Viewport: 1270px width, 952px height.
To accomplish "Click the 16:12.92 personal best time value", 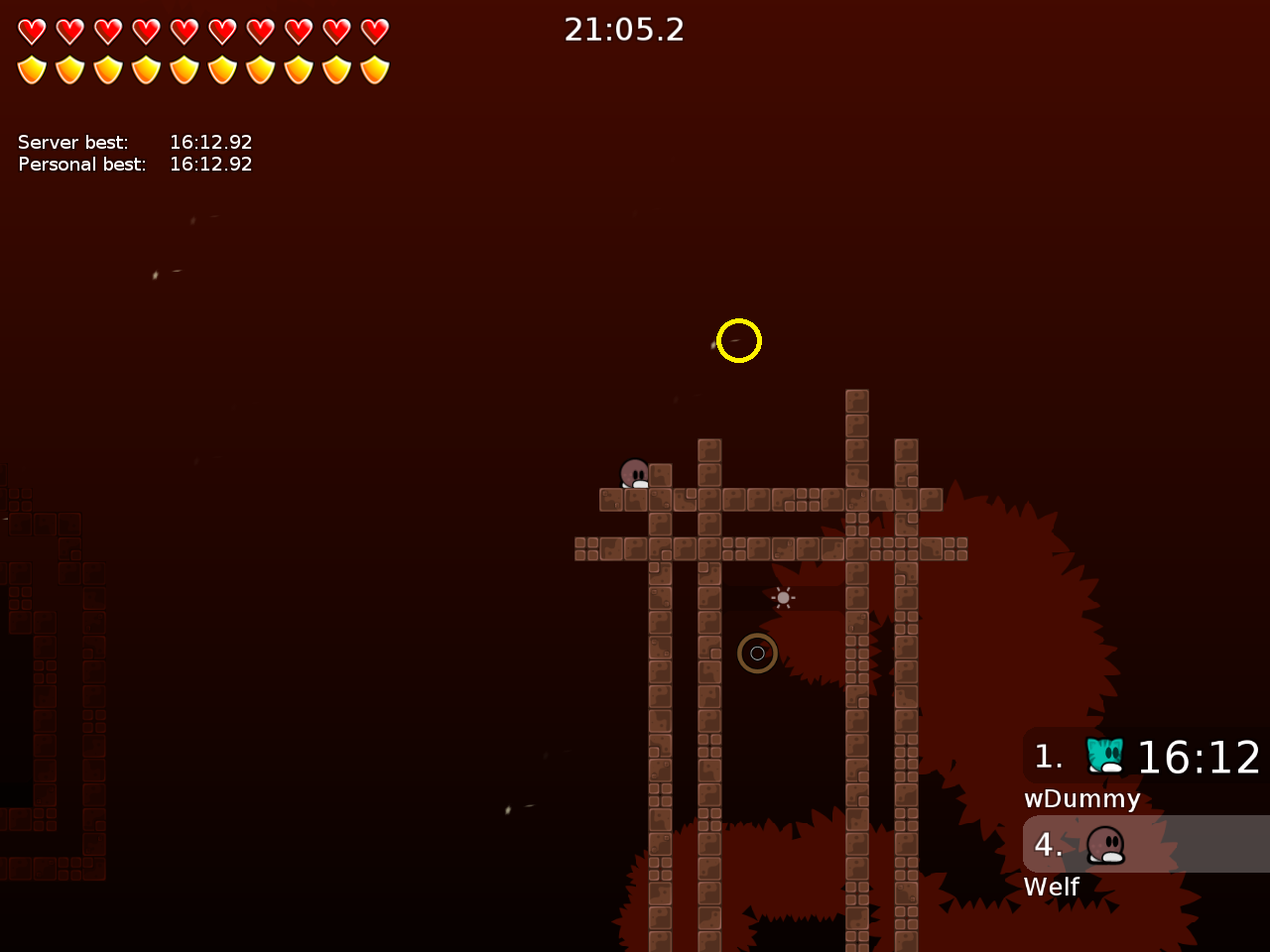I will point(211,164).
